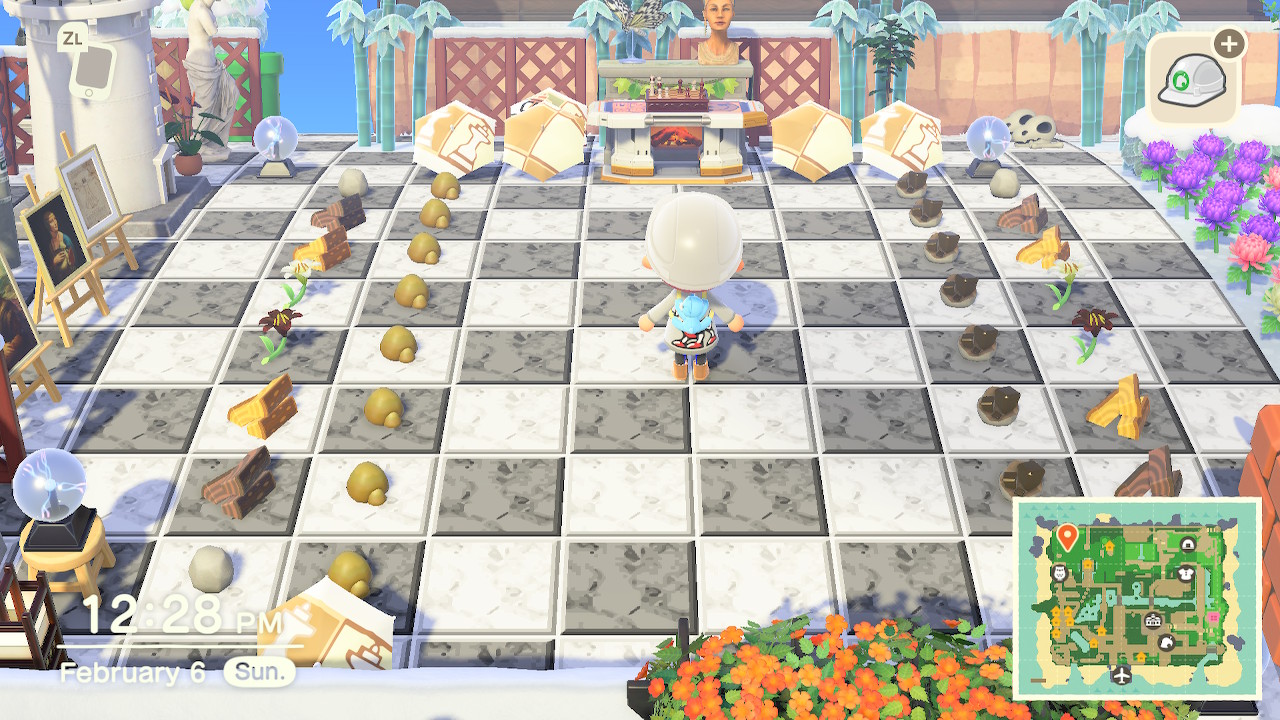This screenshot has width=1280, height=720.
Task: Select the Able Sisters shirt icon on the minimap
Action: (1184, 575)
